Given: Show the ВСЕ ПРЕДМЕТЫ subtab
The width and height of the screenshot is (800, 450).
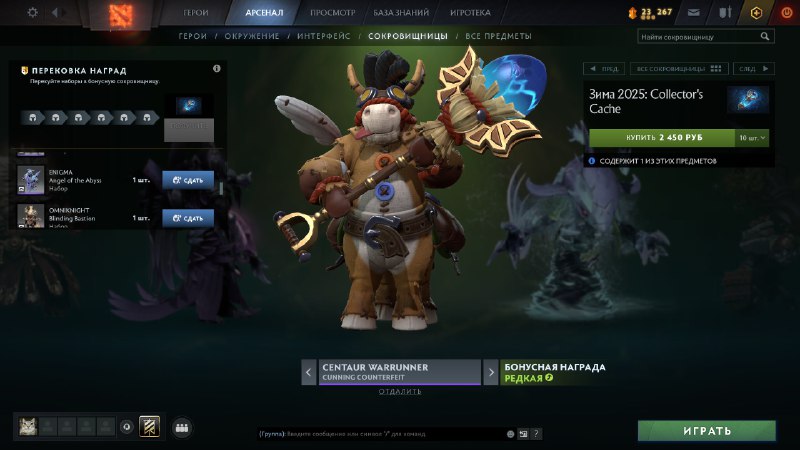Looking at the screenshot, I should click(494, 36).
